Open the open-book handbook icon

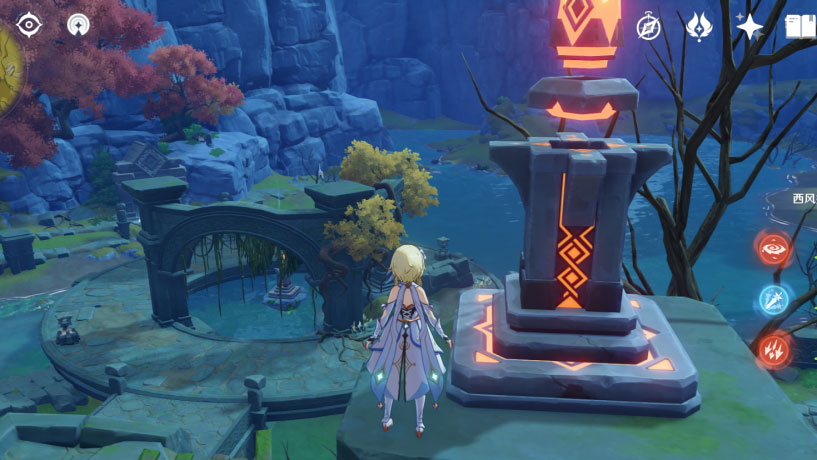point(801,27)
